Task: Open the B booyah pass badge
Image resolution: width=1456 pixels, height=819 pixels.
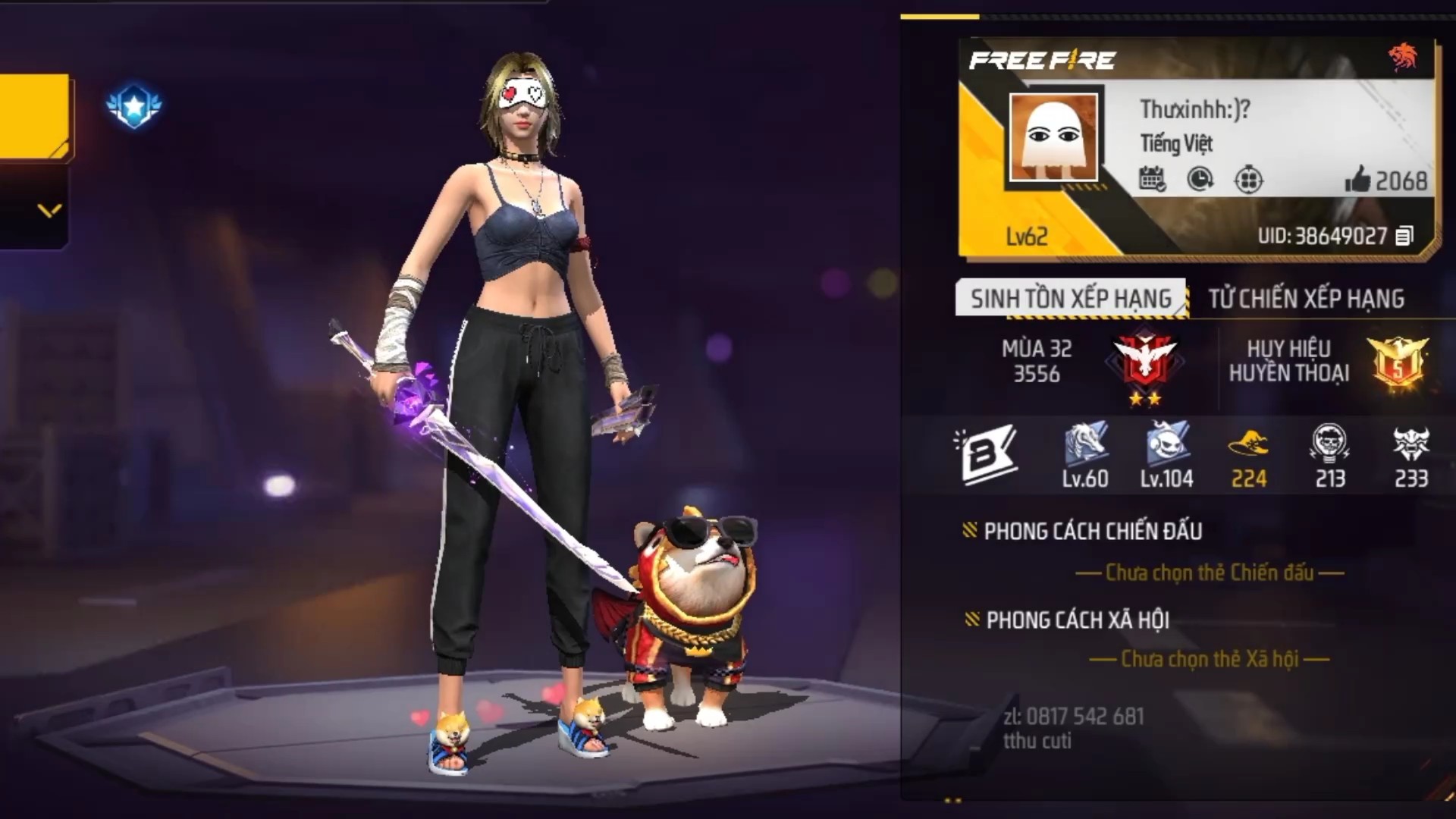Action: (984, 455)
